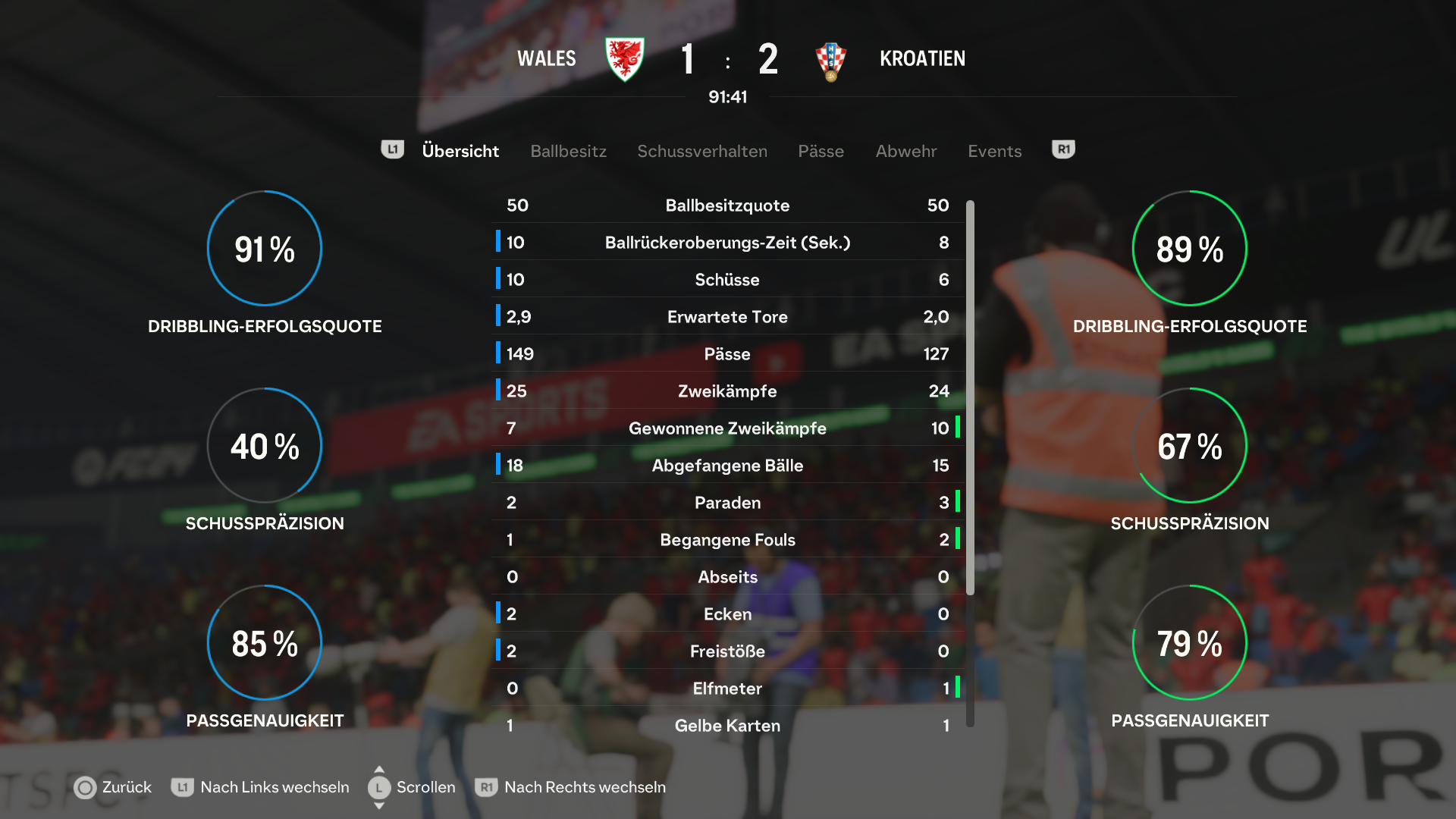Screen dimensions: 1456x819
Task: Show the Pässe statistics tab
Action: [821, 151]
